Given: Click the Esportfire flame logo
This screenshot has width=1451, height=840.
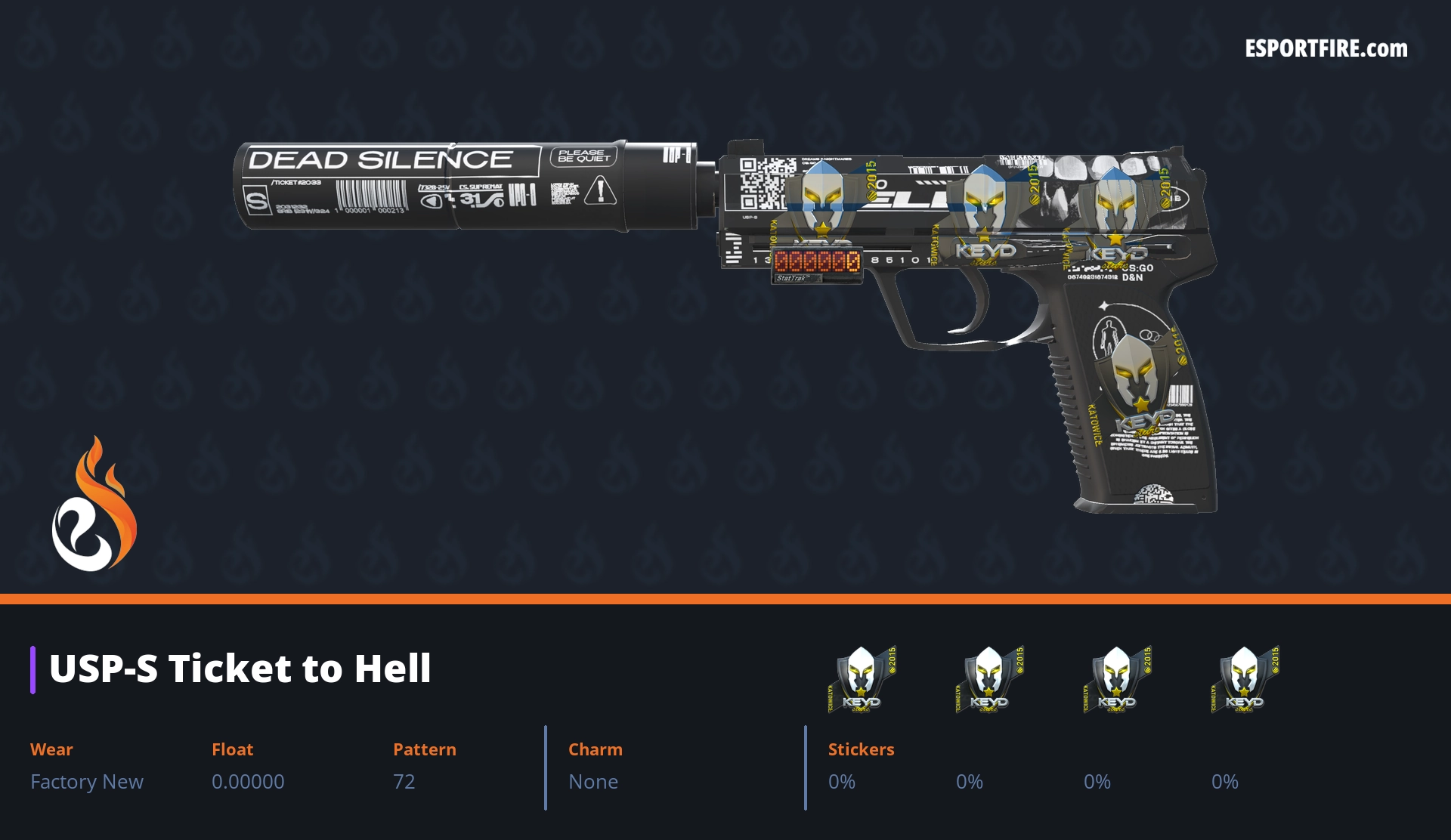Looking at the screenshot, I should coord(94,505).
